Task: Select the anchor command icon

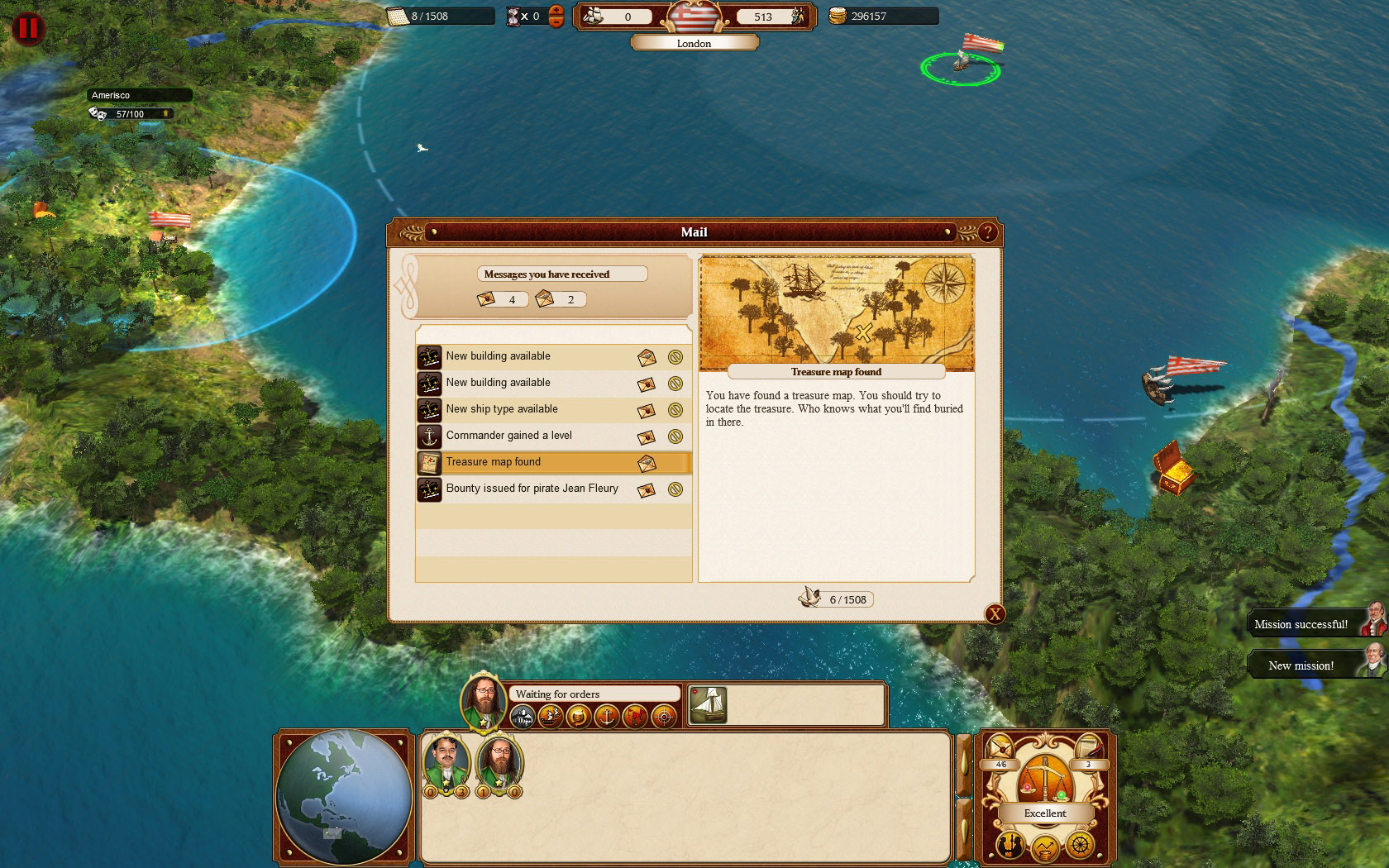Action: tap(606, 716)
